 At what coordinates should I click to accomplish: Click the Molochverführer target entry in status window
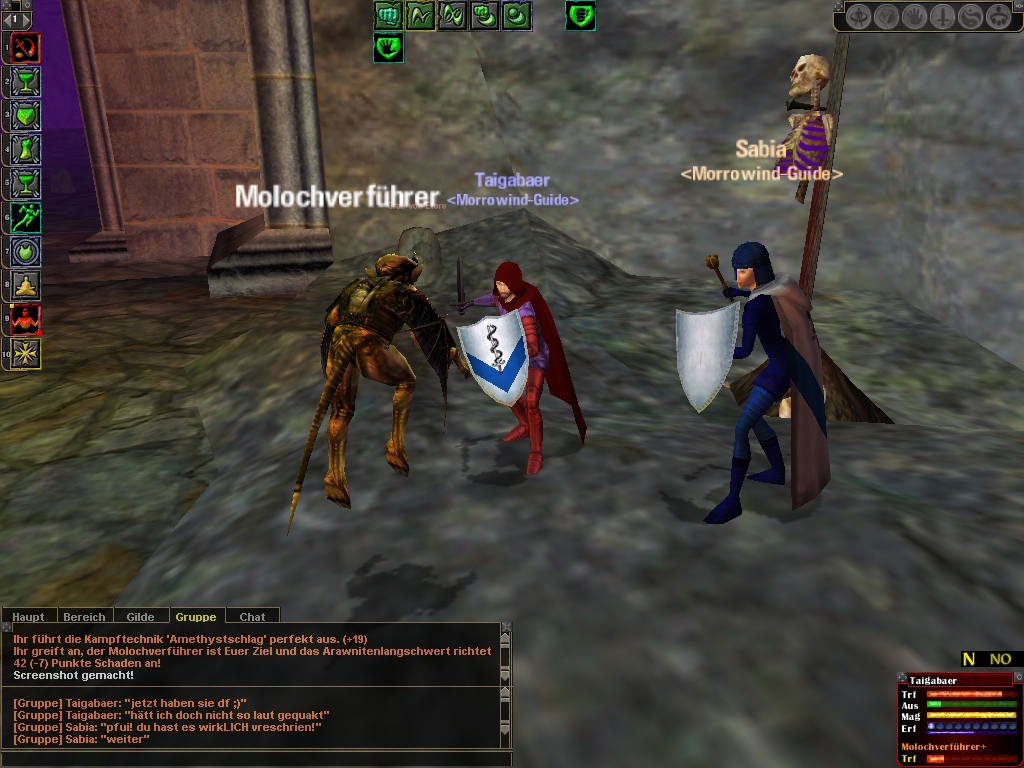pos(943,746)
